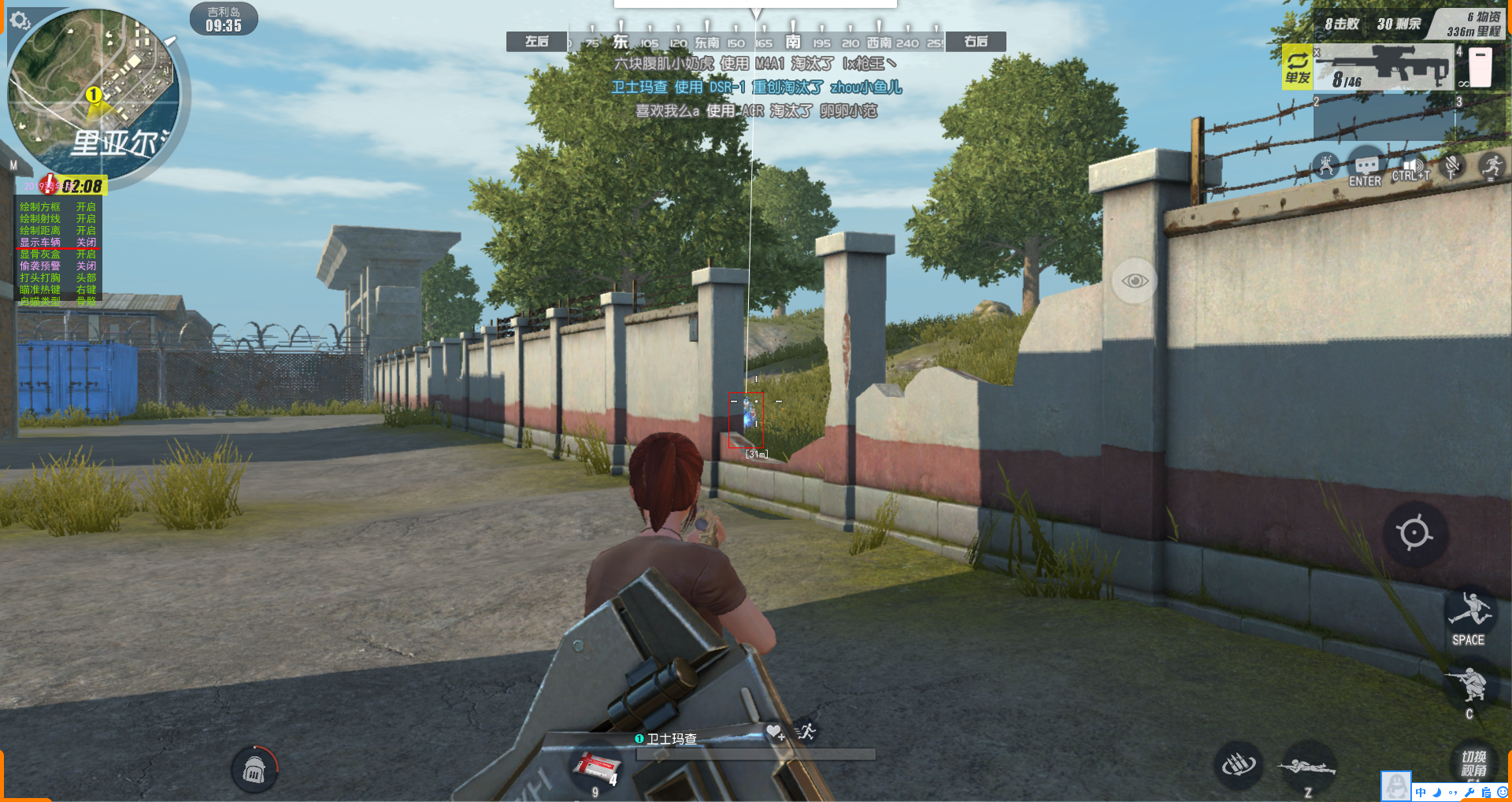Use the medkit item with count 4
This screenshot has height=802, width=1512.
pos(597,767)
